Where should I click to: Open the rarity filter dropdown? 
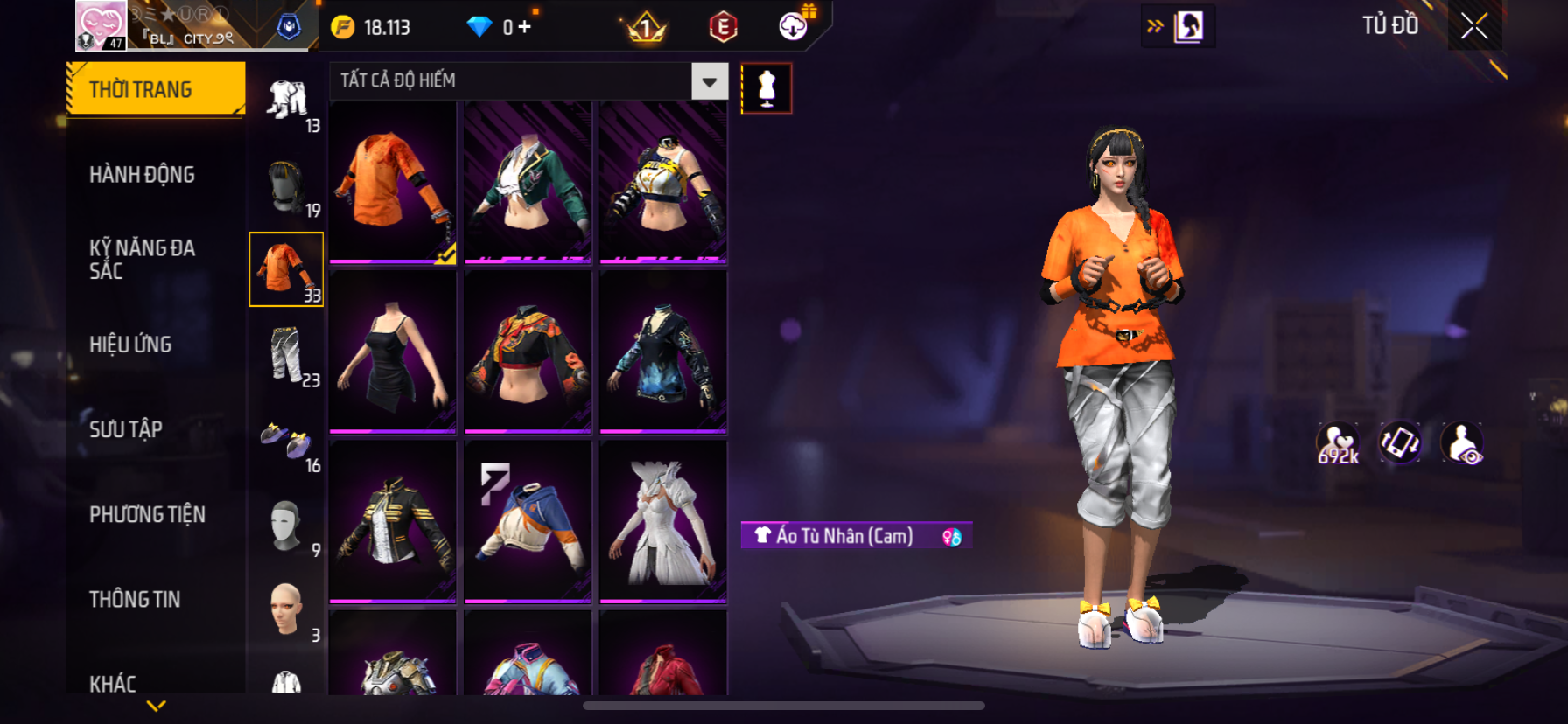pyautogui.click(x=709, y=81)
